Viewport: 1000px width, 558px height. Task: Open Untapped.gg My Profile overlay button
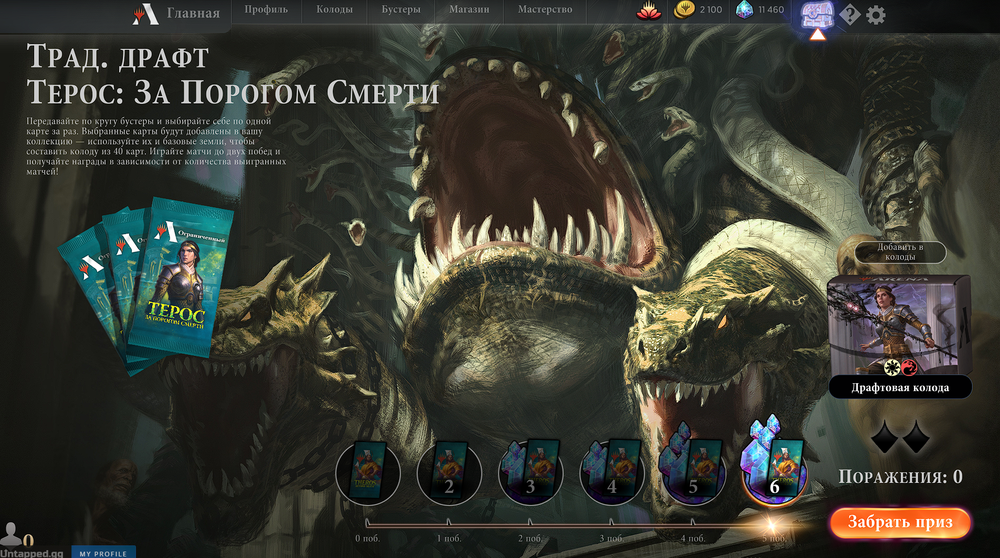click(x=103, y=552)
